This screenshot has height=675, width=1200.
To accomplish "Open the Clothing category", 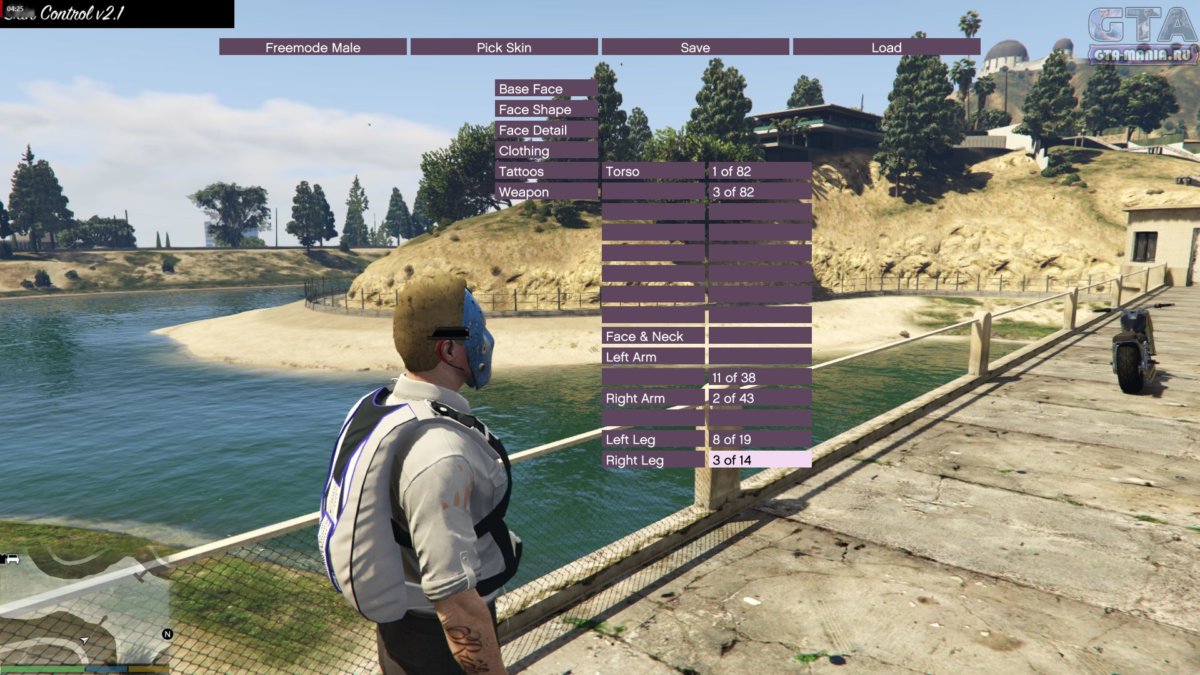I will (546, 151).
